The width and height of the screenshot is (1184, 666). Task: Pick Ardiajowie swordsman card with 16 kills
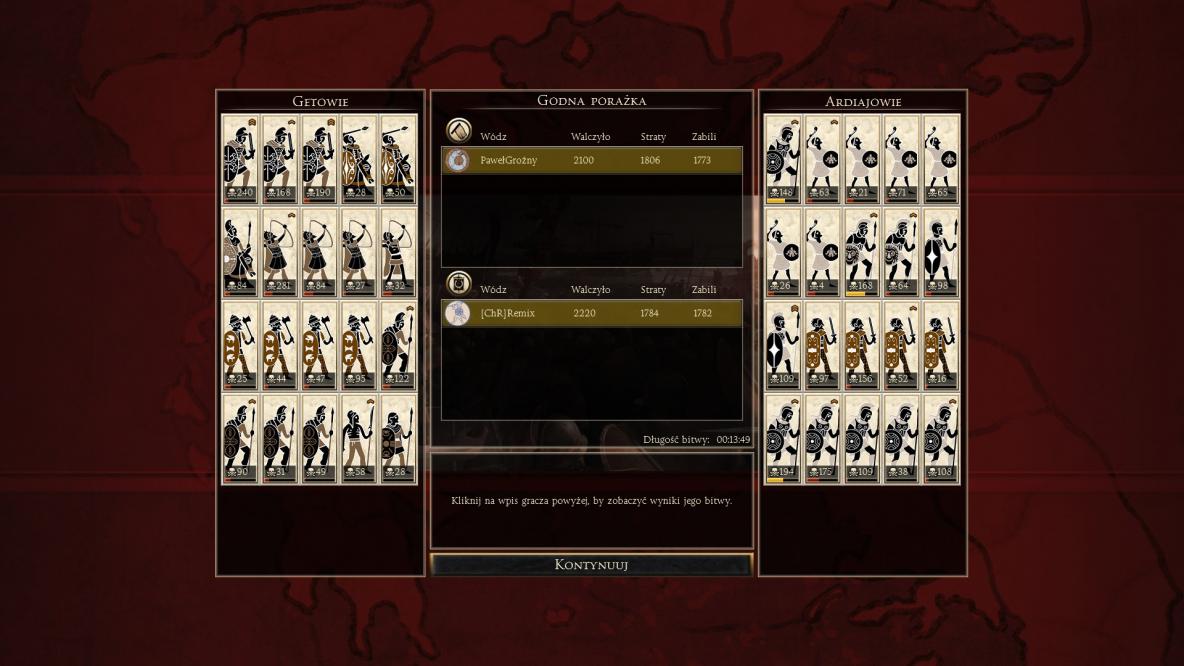[x=941, y=345]
